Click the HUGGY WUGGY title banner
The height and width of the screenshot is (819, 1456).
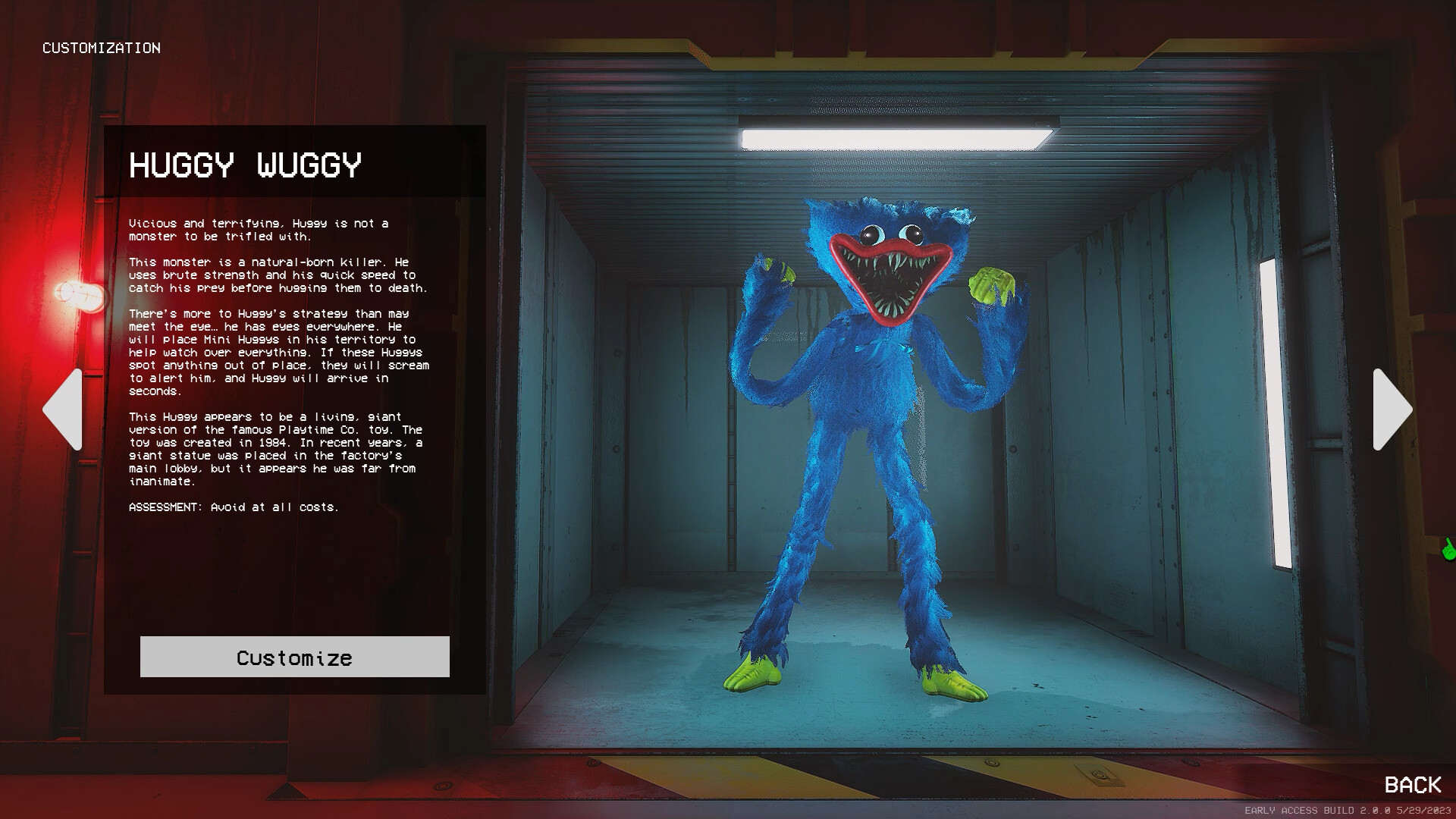pyautogui.click(x=246, y=165)
